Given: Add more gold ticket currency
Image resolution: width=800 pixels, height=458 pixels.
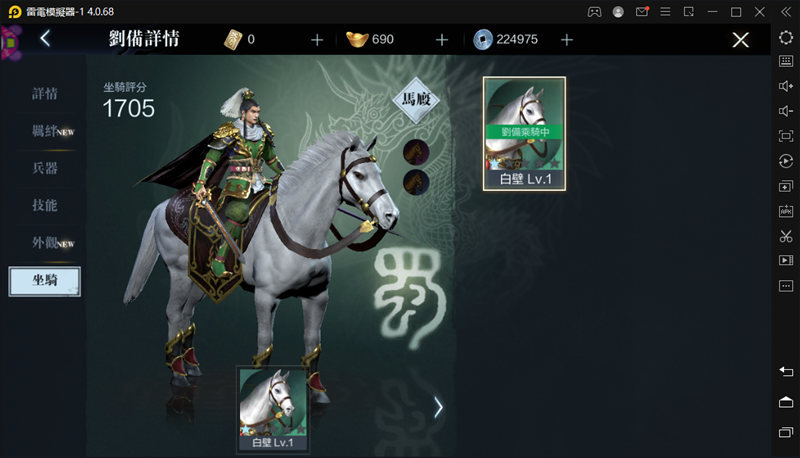Looking at the screenshot, I should 317,40.
